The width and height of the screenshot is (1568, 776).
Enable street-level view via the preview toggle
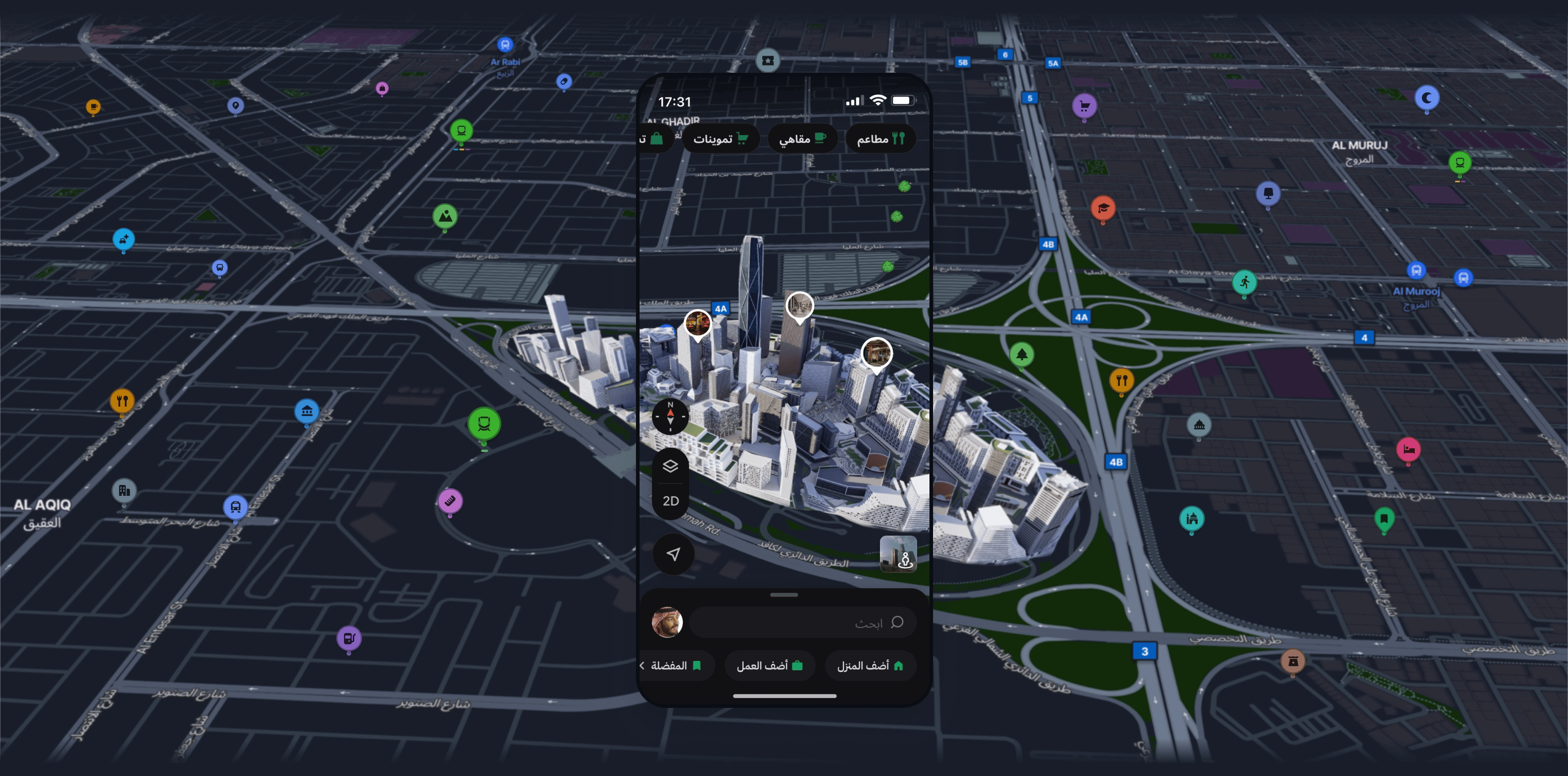(x=899, y=554)
